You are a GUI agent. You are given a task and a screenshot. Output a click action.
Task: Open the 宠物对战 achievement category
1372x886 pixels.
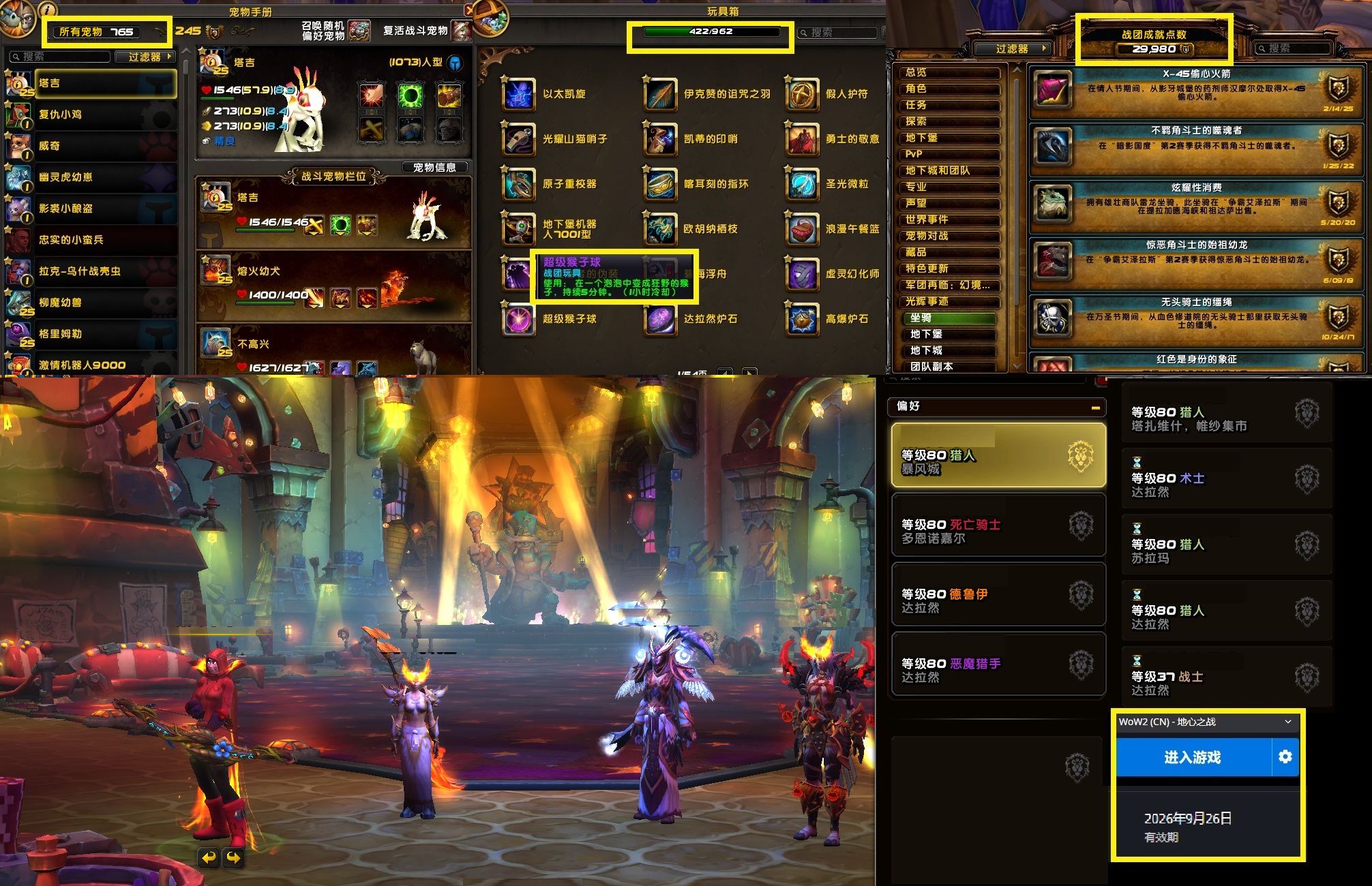click(x=951, y=236)
